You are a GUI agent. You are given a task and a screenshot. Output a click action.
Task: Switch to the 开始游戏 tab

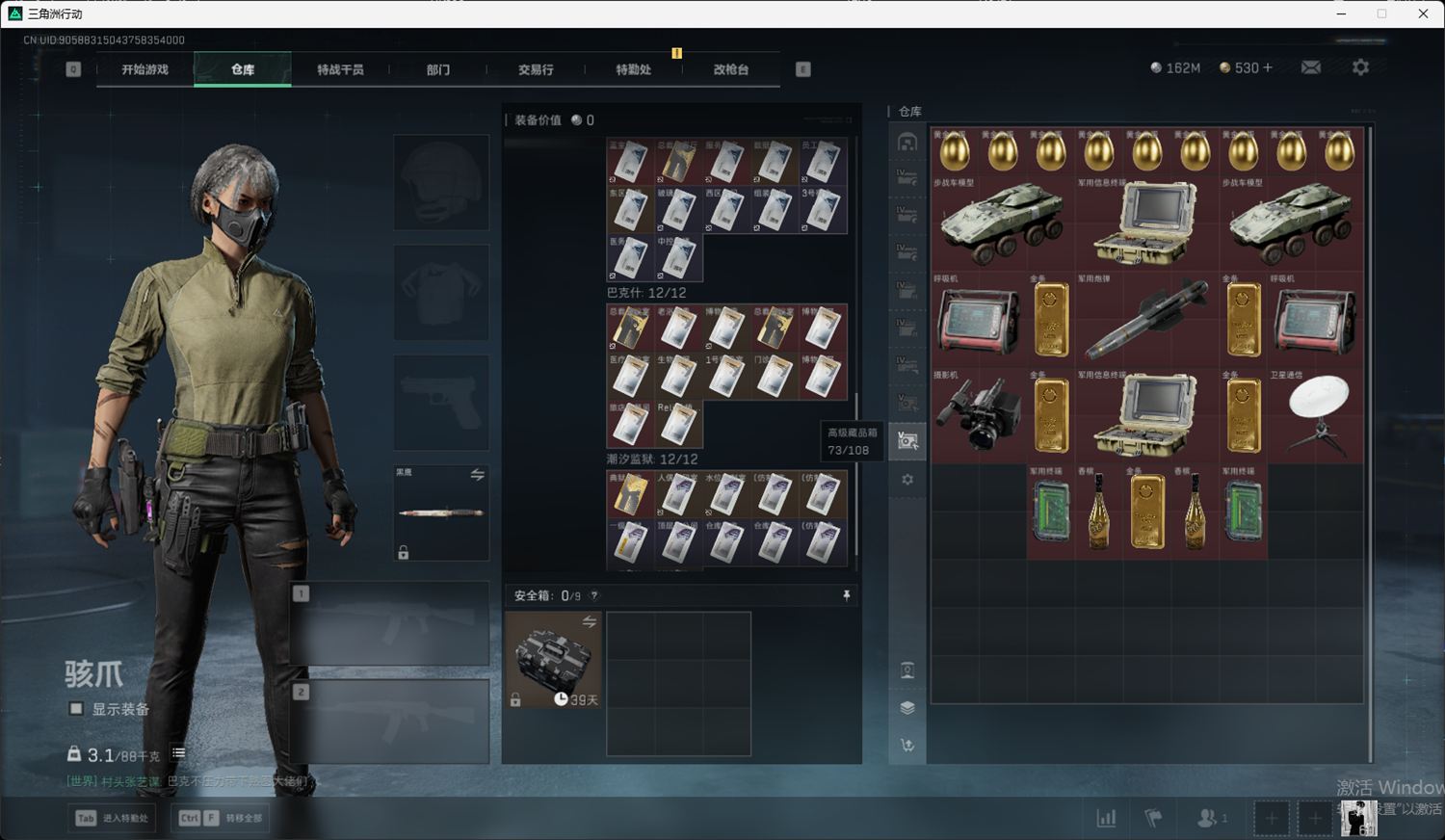(144, 69)
